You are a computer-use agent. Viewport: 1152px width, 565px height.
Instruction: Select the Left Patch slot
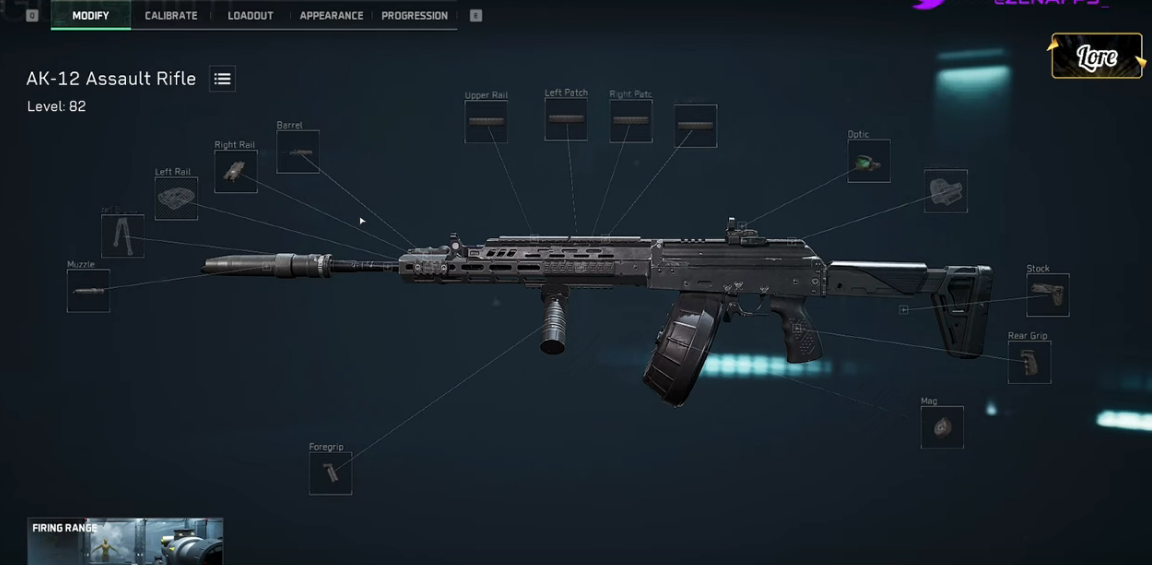(566, 119)
